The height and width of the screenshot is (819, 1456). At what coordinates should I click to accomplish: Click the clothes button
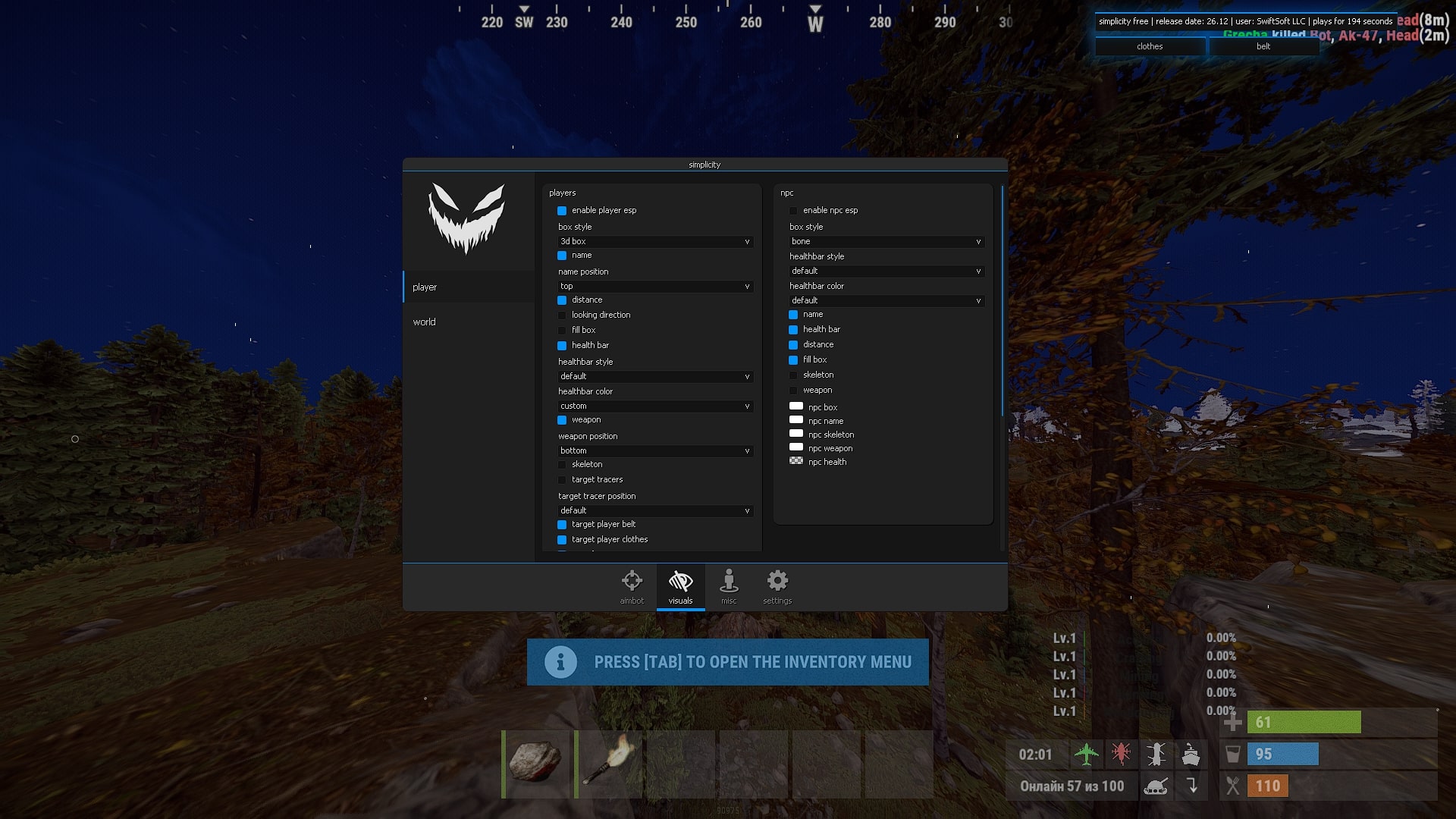click(1149, 46)
